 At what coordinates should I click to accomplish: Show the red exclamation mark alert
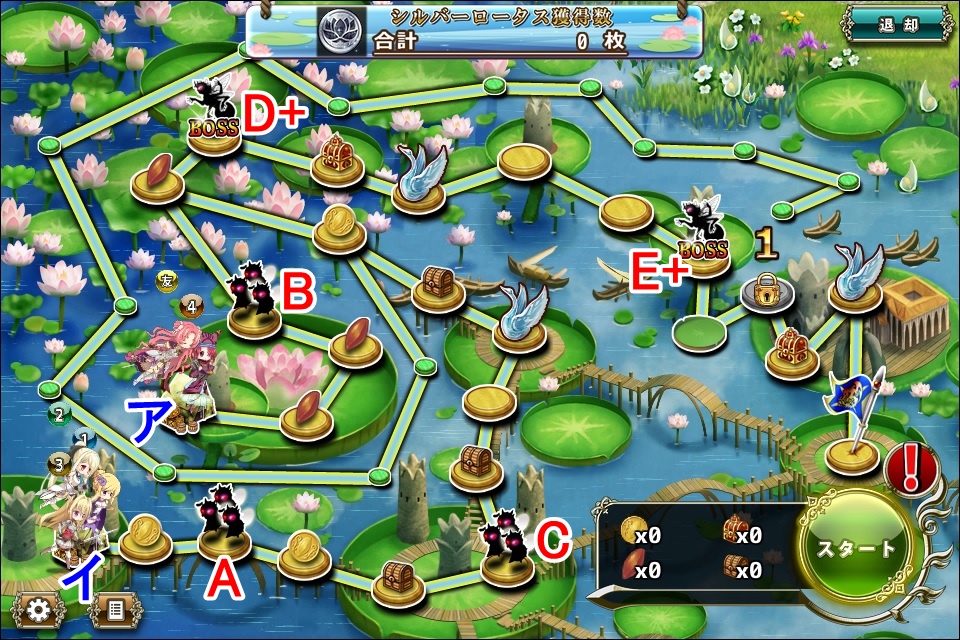(911, 469)
